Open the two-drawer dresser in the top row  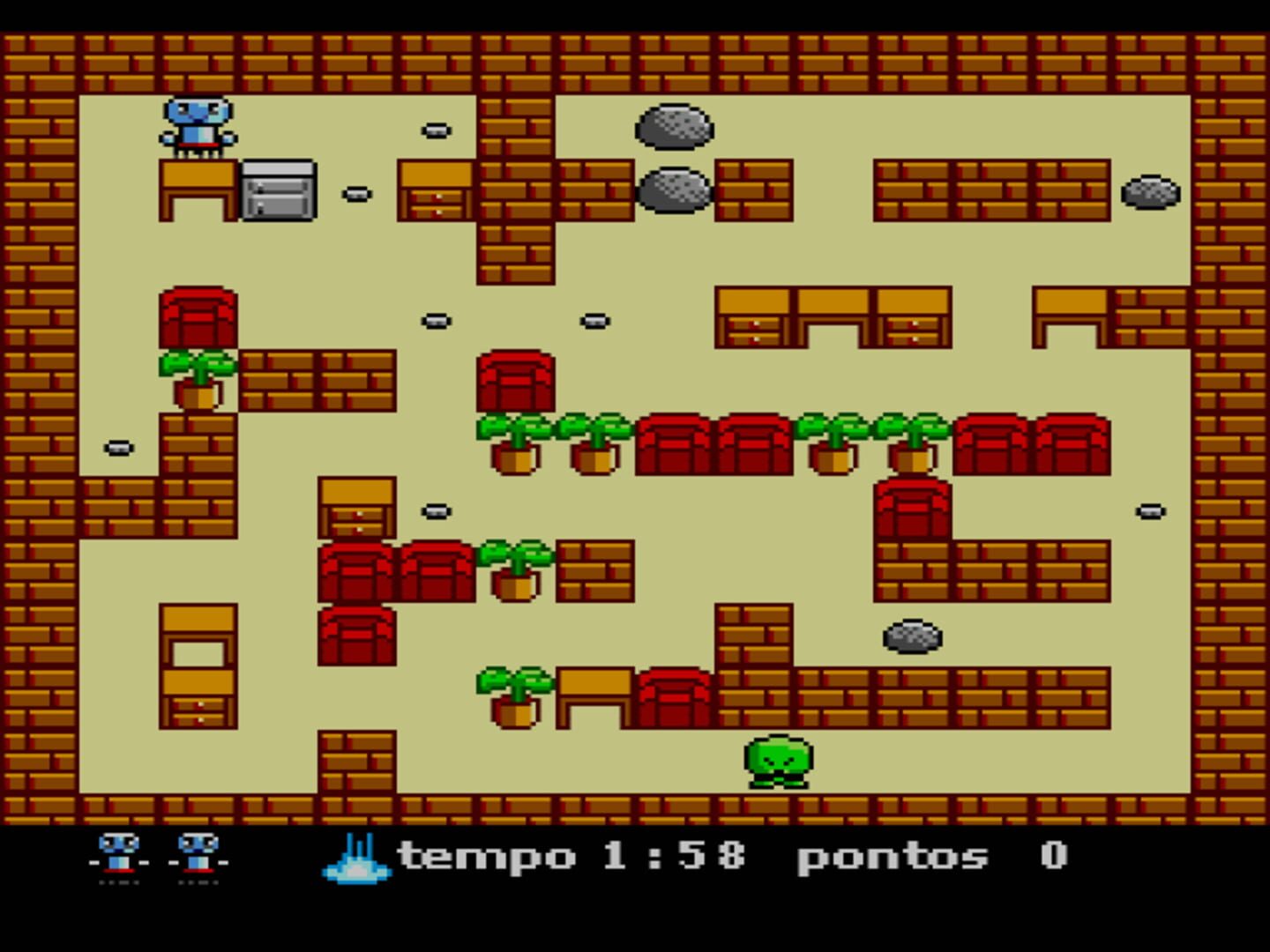coord(434,190)
